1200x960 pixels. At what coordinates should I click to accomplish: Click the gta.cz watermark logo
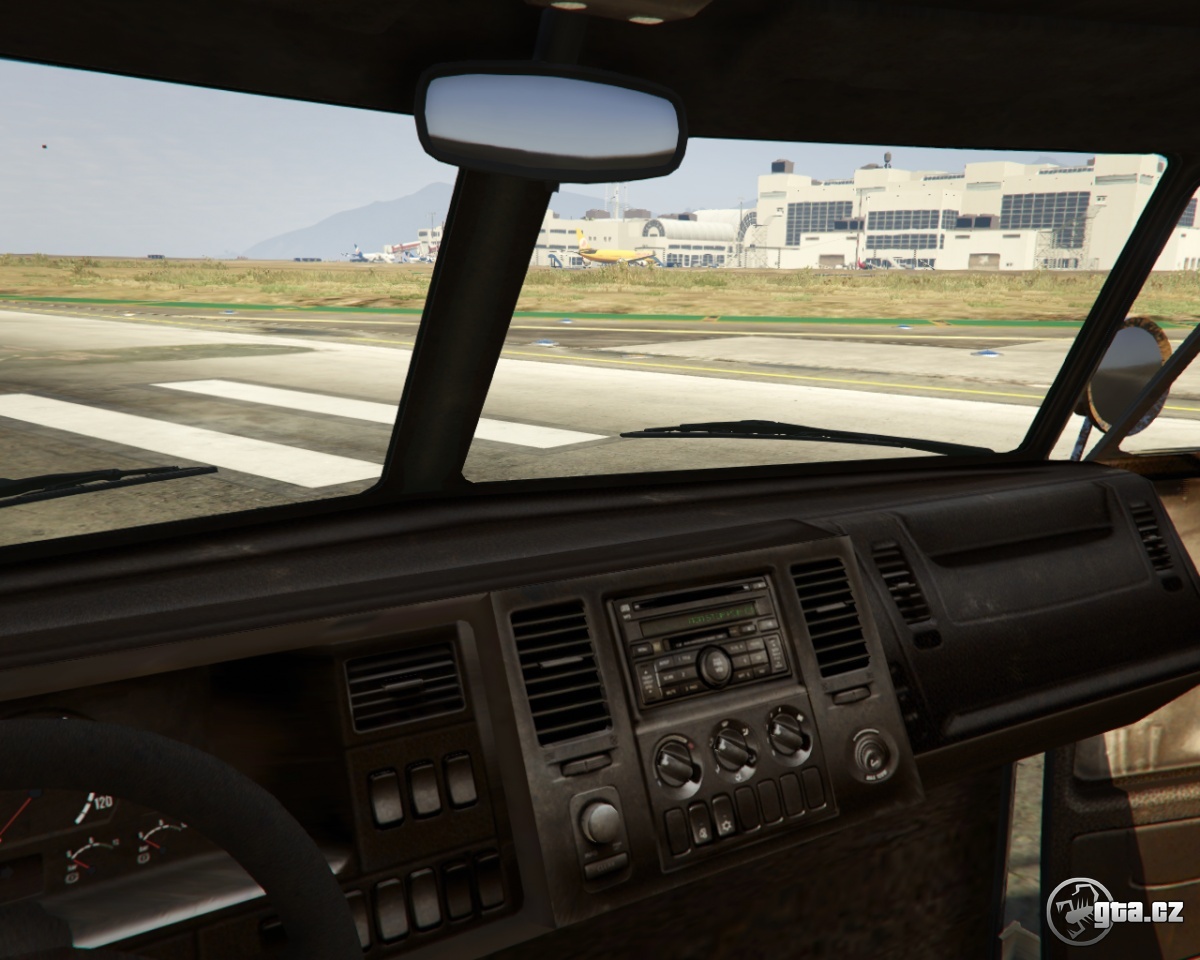pos(1114,911)
